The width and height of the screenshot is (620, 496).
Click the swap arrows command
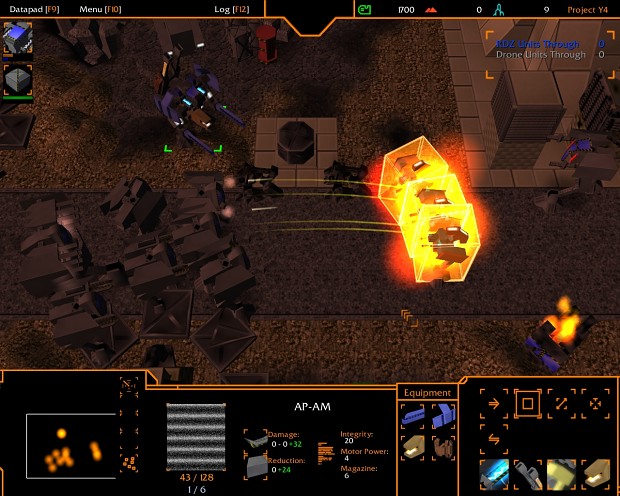click(x=493, y=438)
